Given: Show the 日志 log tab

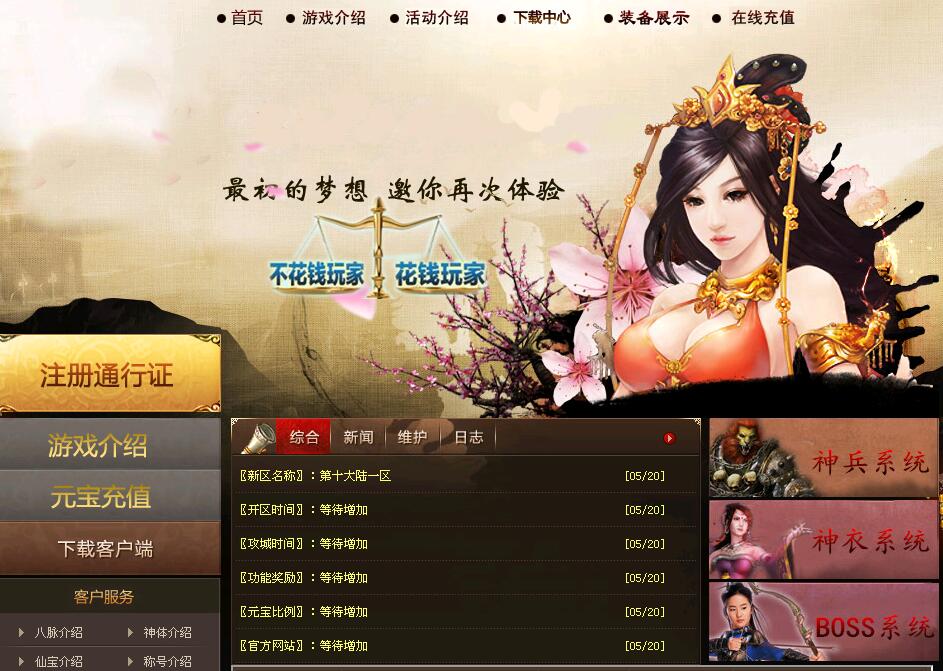Looking at the screenshot, I should coord(468,437).
